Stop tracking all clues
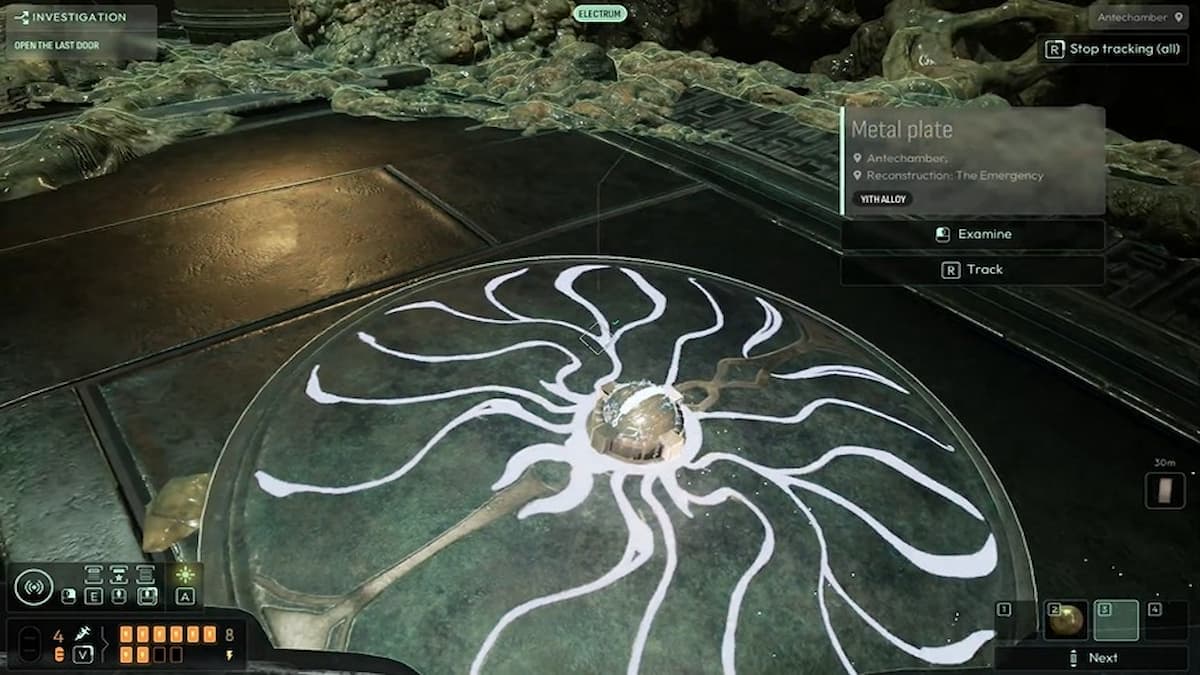 pyautogui.click(x=1111, y=49)
